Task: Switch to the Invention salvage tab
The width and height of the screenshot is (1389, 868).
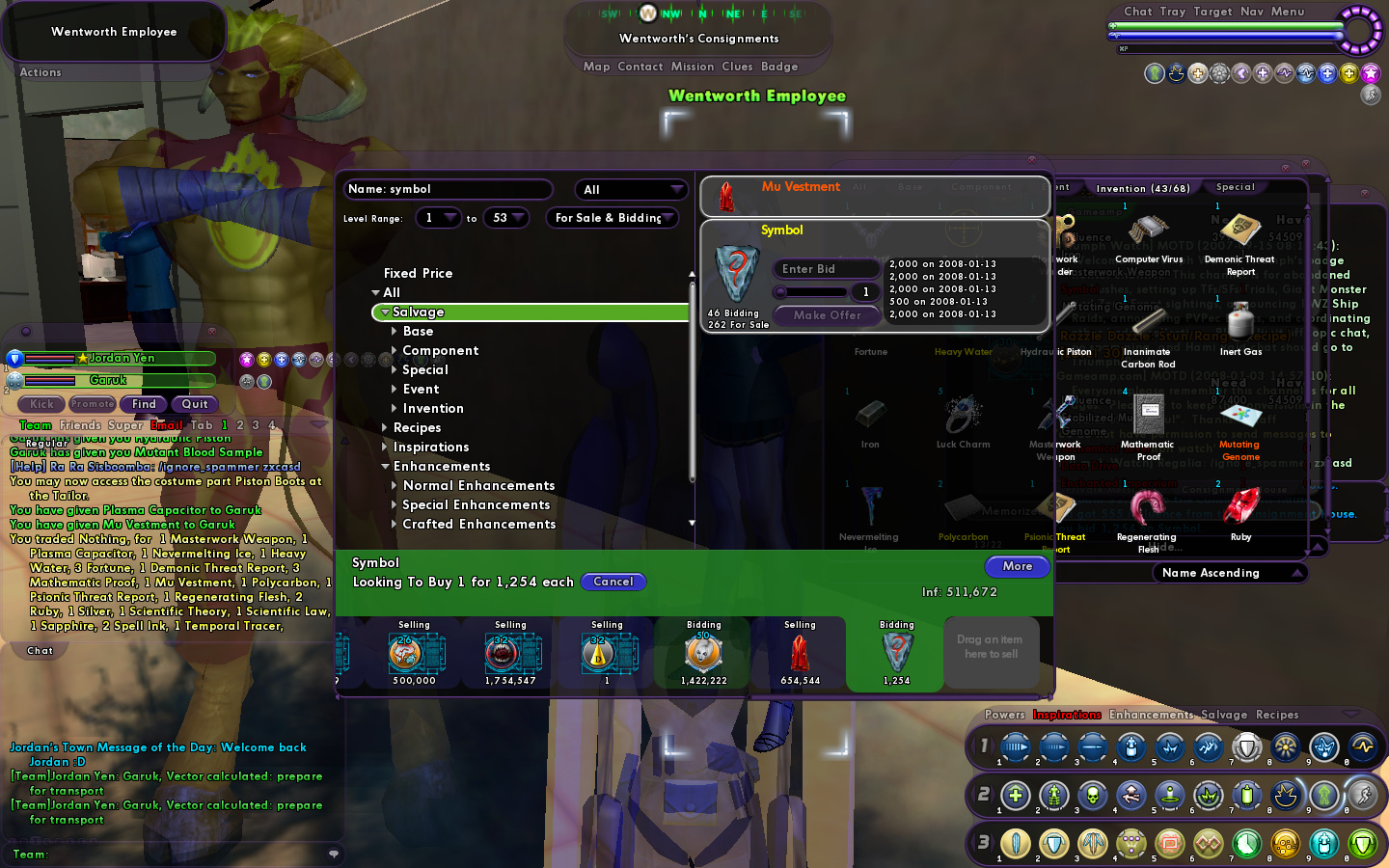Action: point(1142,188)
